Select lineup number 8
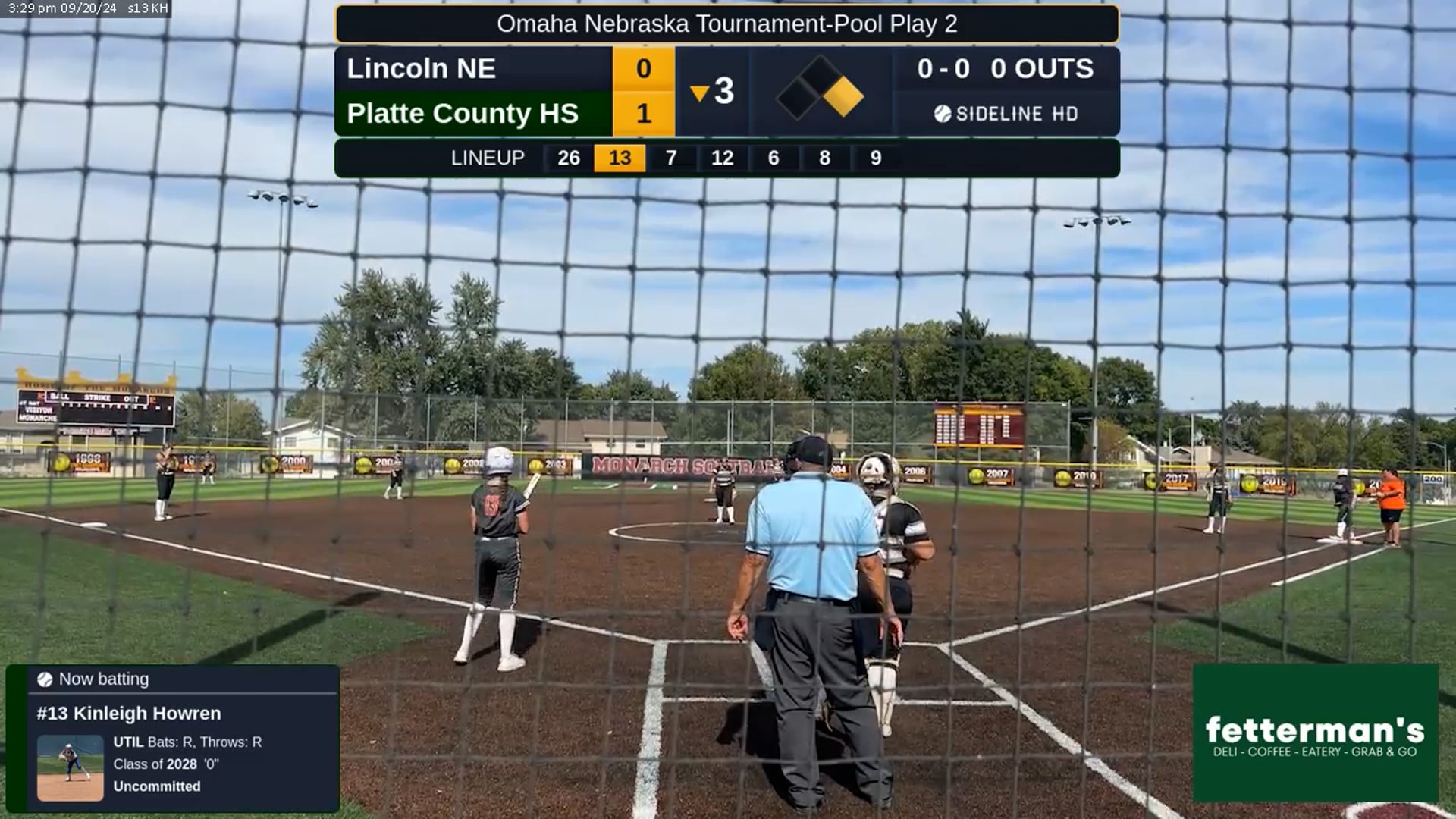The image size is (1456, 819). click(x=824, y=158)
